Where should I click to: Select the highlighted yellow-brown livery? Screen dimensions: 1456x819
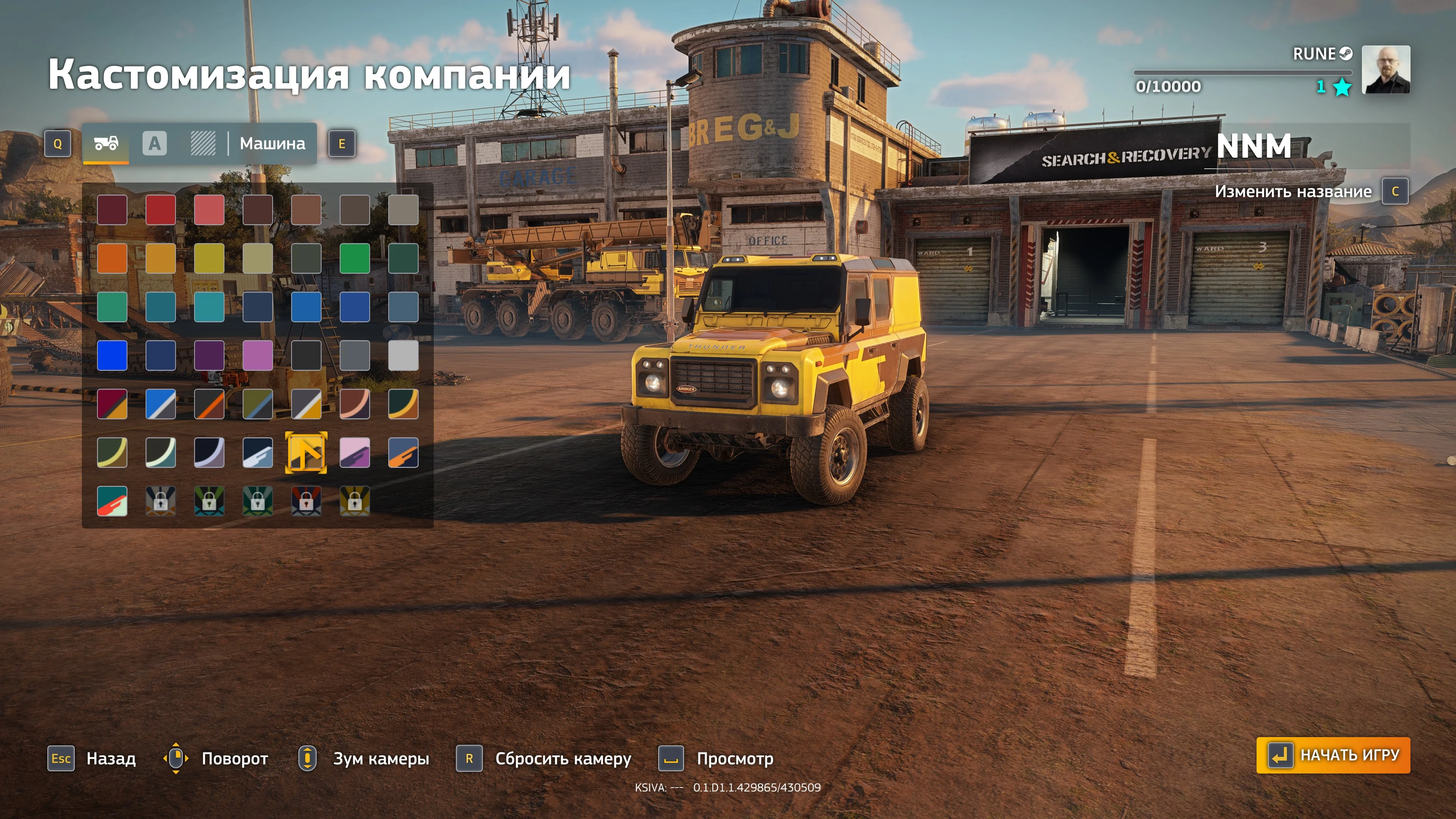[x=306, y=452]
